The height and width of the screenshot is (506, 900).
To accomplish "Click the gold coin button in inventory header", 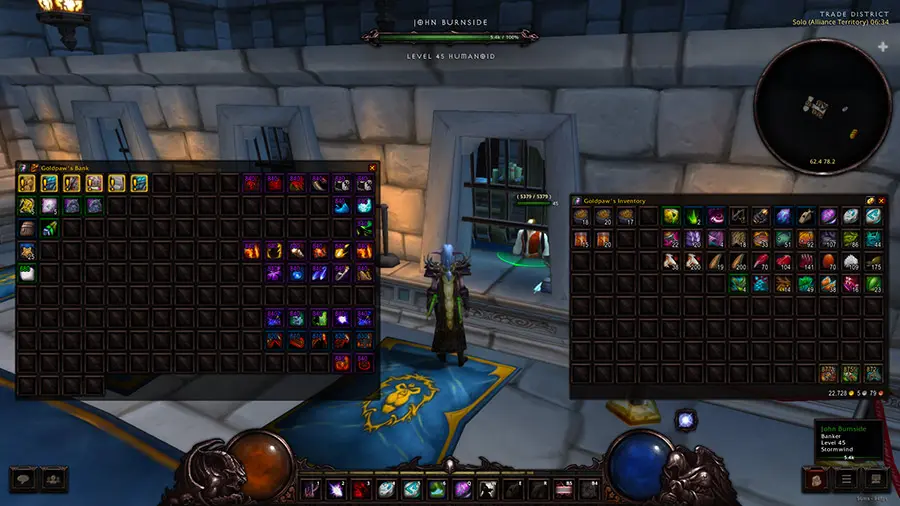I will (870, 200).
